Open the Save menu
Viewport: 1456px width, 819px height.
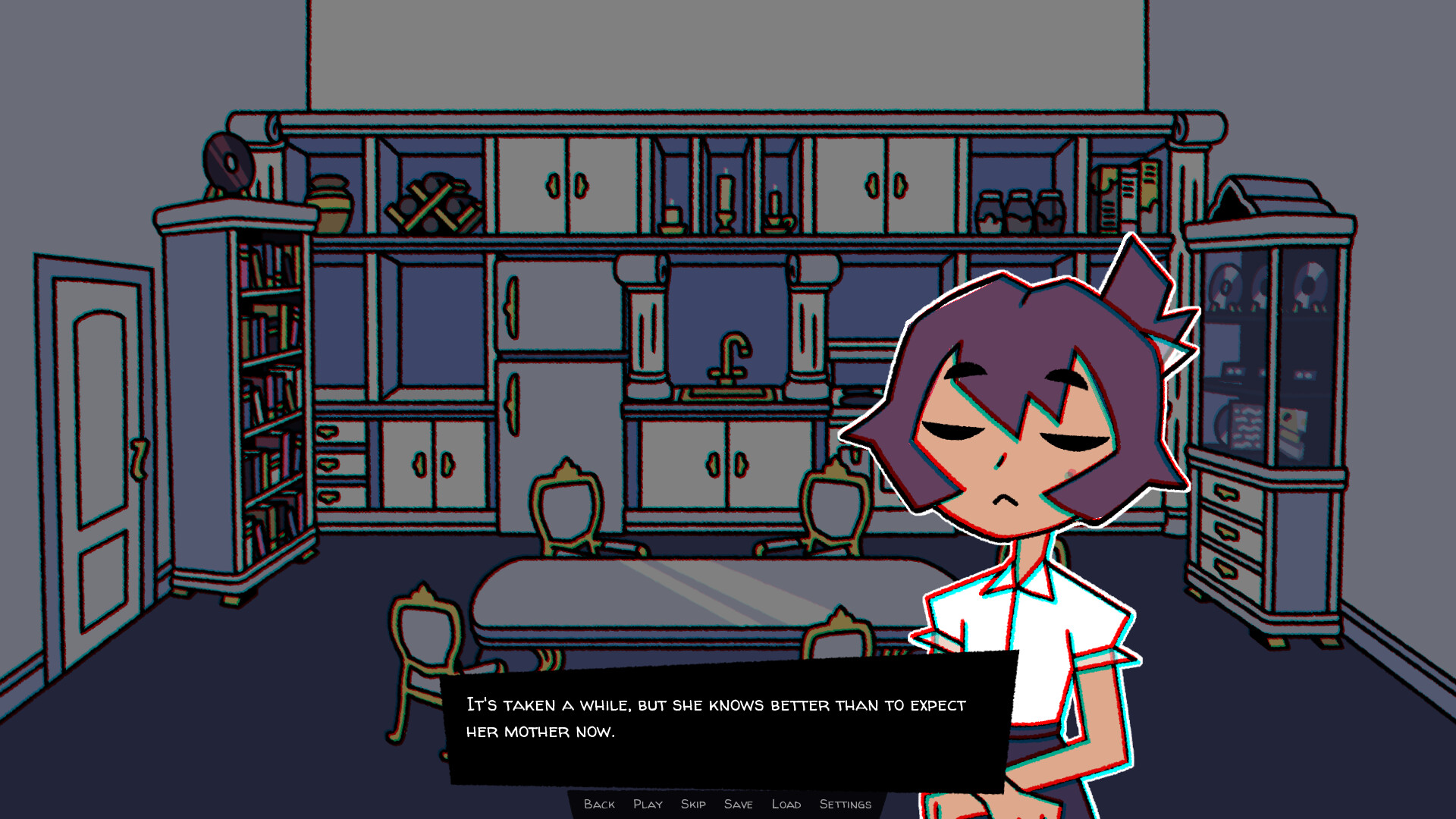(x=739, y=804)
